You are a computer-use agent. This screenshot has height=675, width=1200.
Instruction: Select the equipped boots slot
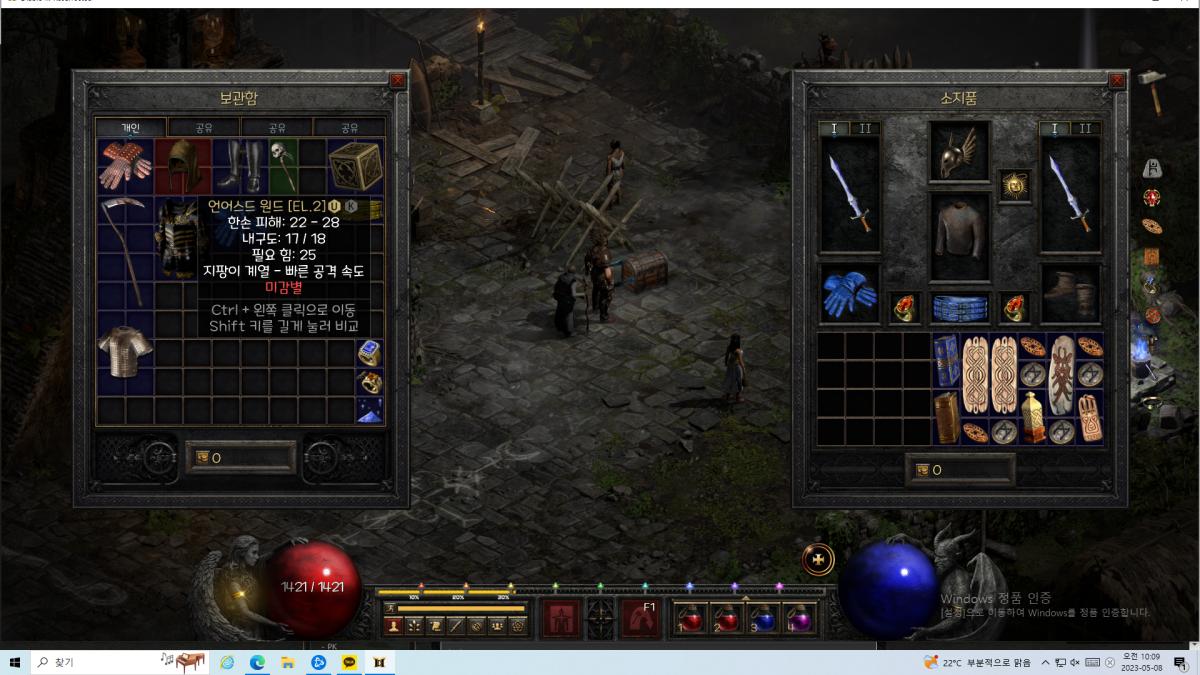coord(1070,293)
